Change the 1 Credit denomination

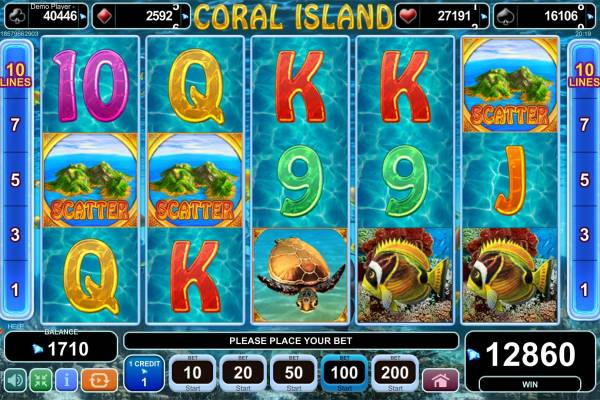(143, 372)
